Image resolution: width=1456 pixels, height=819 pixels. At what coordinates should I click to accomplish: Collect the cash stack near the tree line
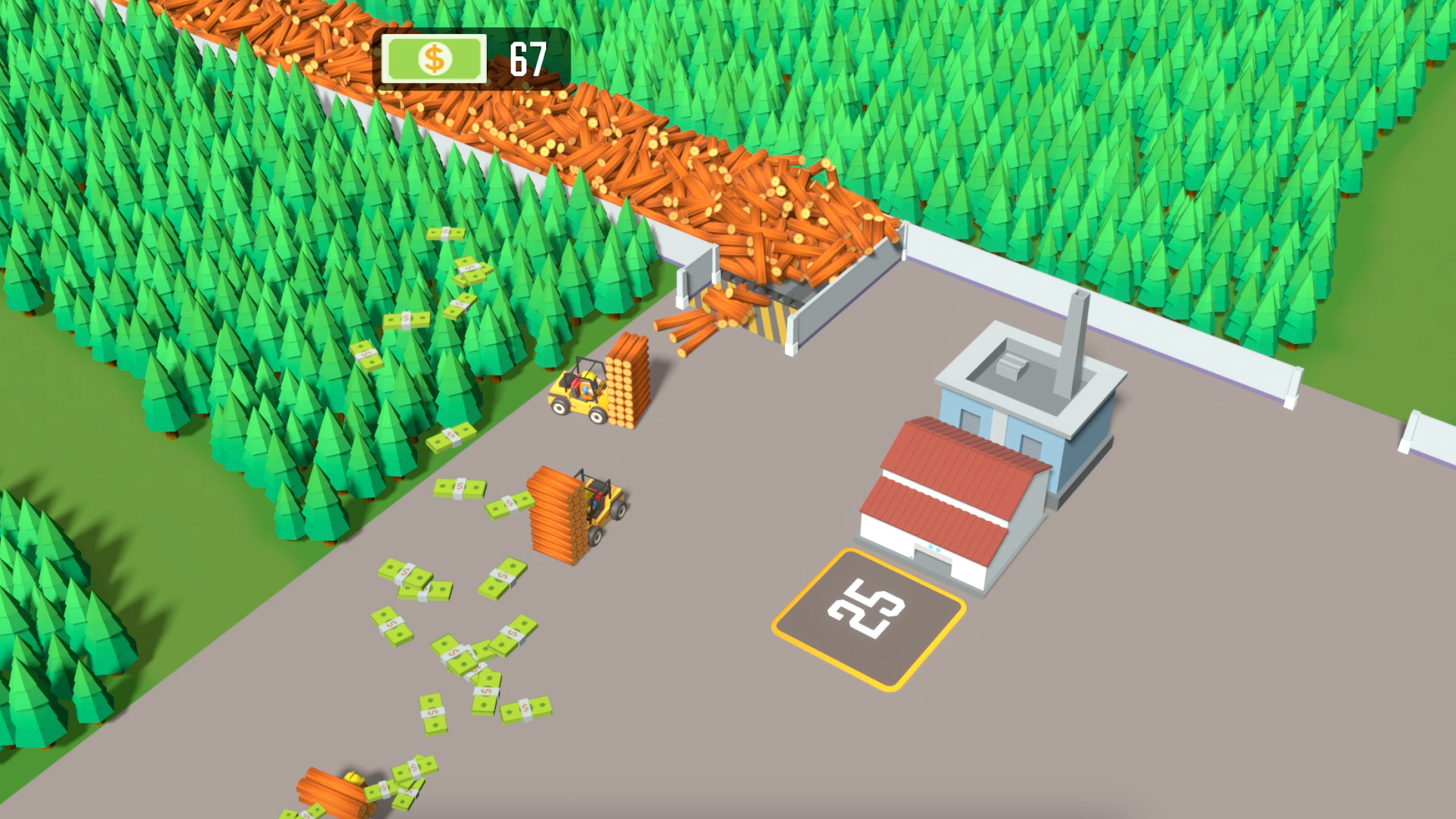coord(406,322)
